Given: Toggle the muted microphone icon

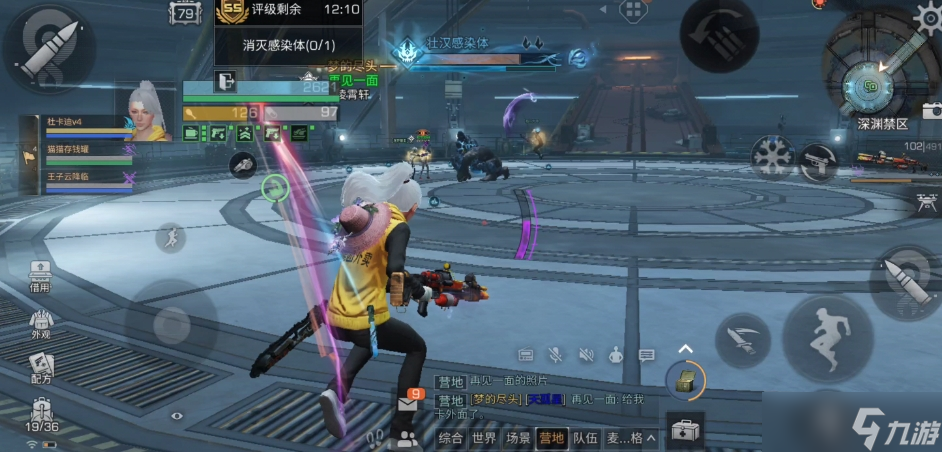Looking at the screenshot, I should click(555, 355).
